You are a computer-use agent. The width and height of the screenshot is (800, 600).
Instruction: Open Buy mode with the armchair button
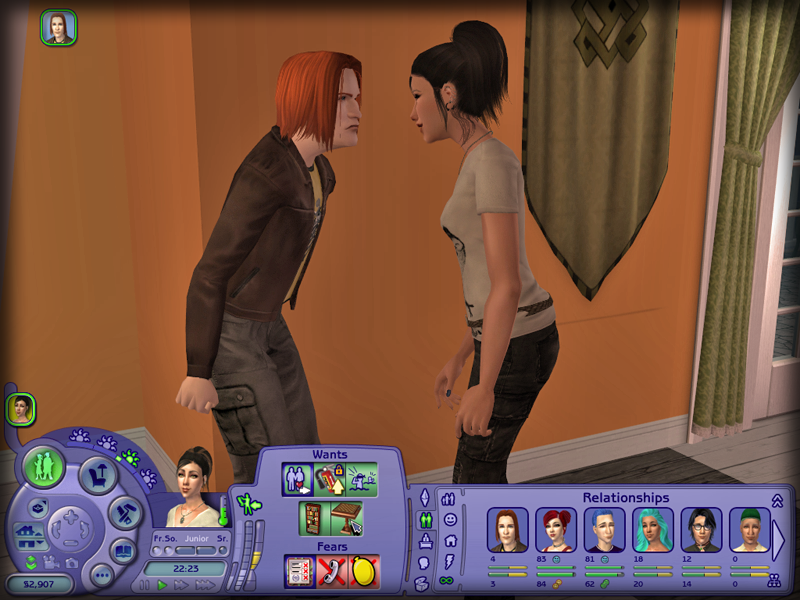pos(97,473)
